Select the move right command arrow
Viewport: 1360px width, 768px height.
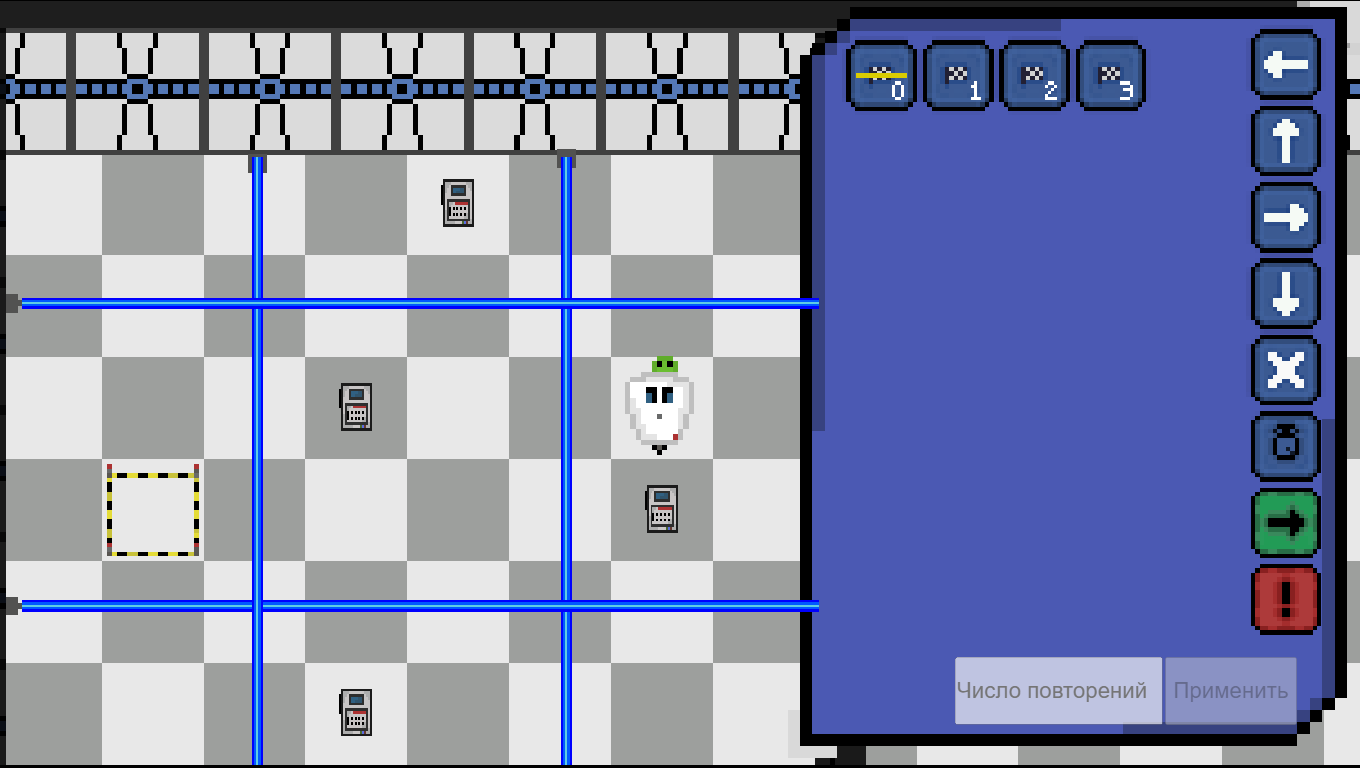[x=1285, y=217]
